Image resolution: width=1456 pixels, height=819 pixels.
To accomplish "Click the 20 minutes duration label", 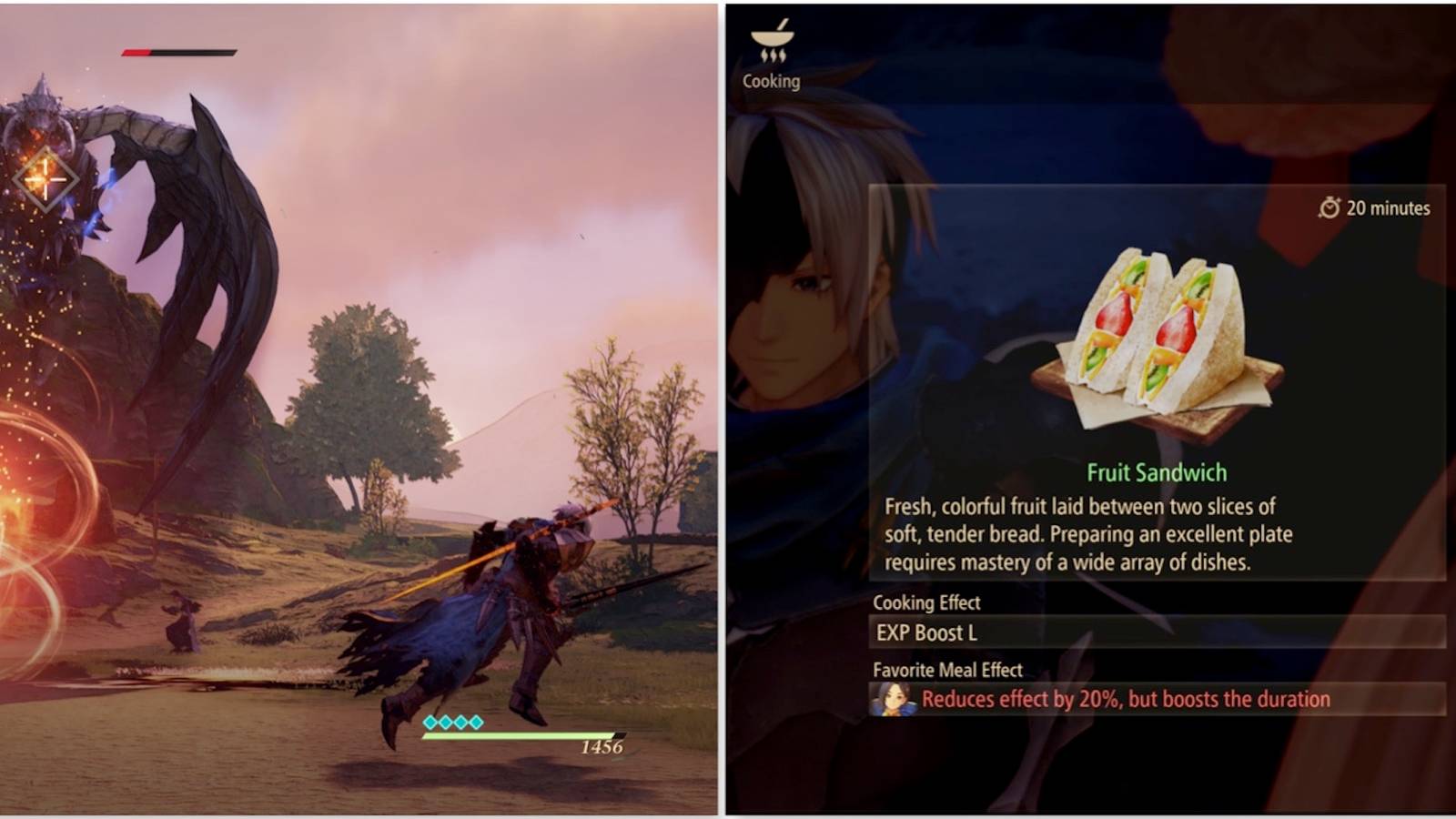I will click(x=1388, y=207).
